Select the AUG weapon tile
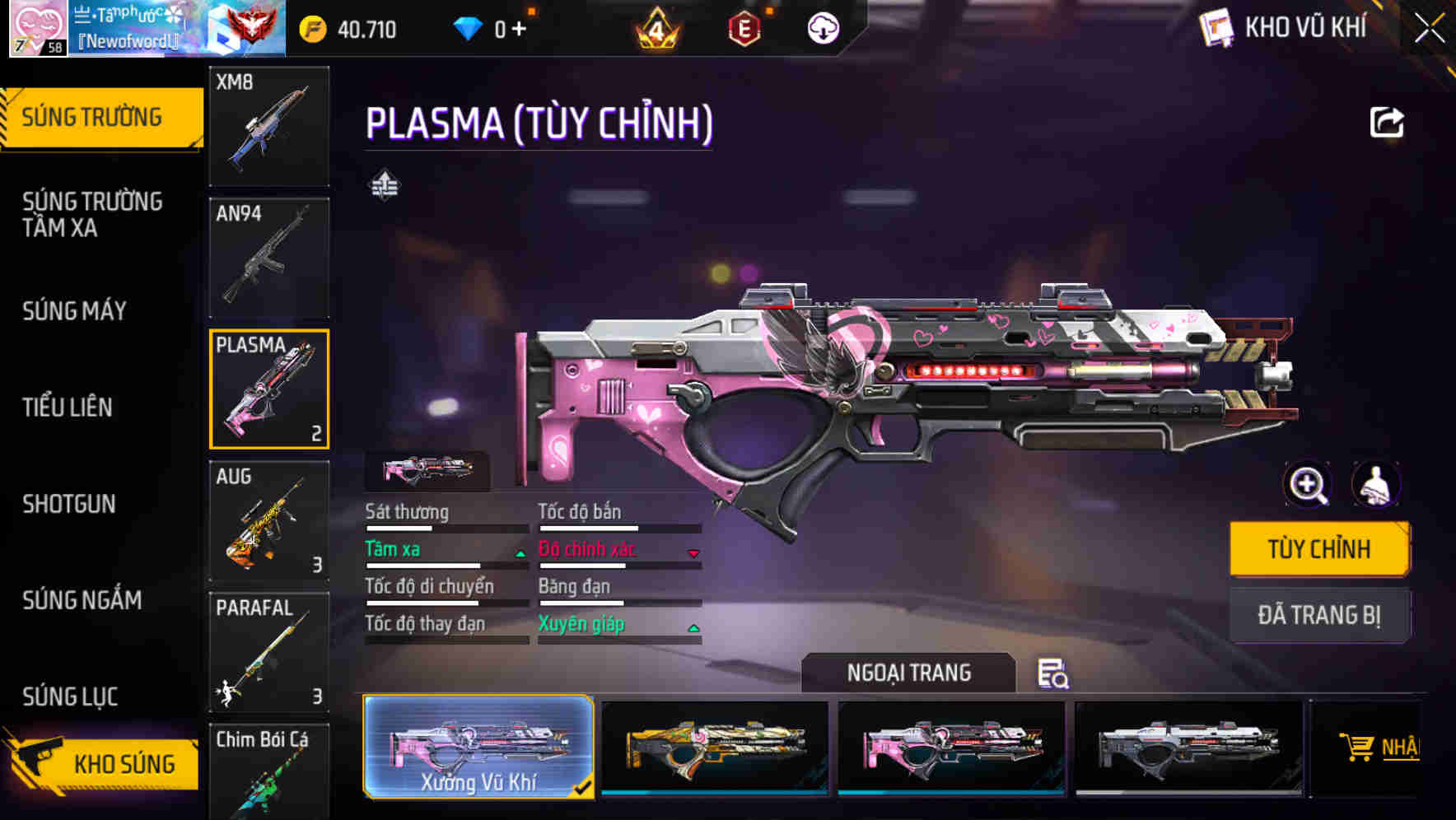This screenshot has height=820, width=1456. point(269,521)
